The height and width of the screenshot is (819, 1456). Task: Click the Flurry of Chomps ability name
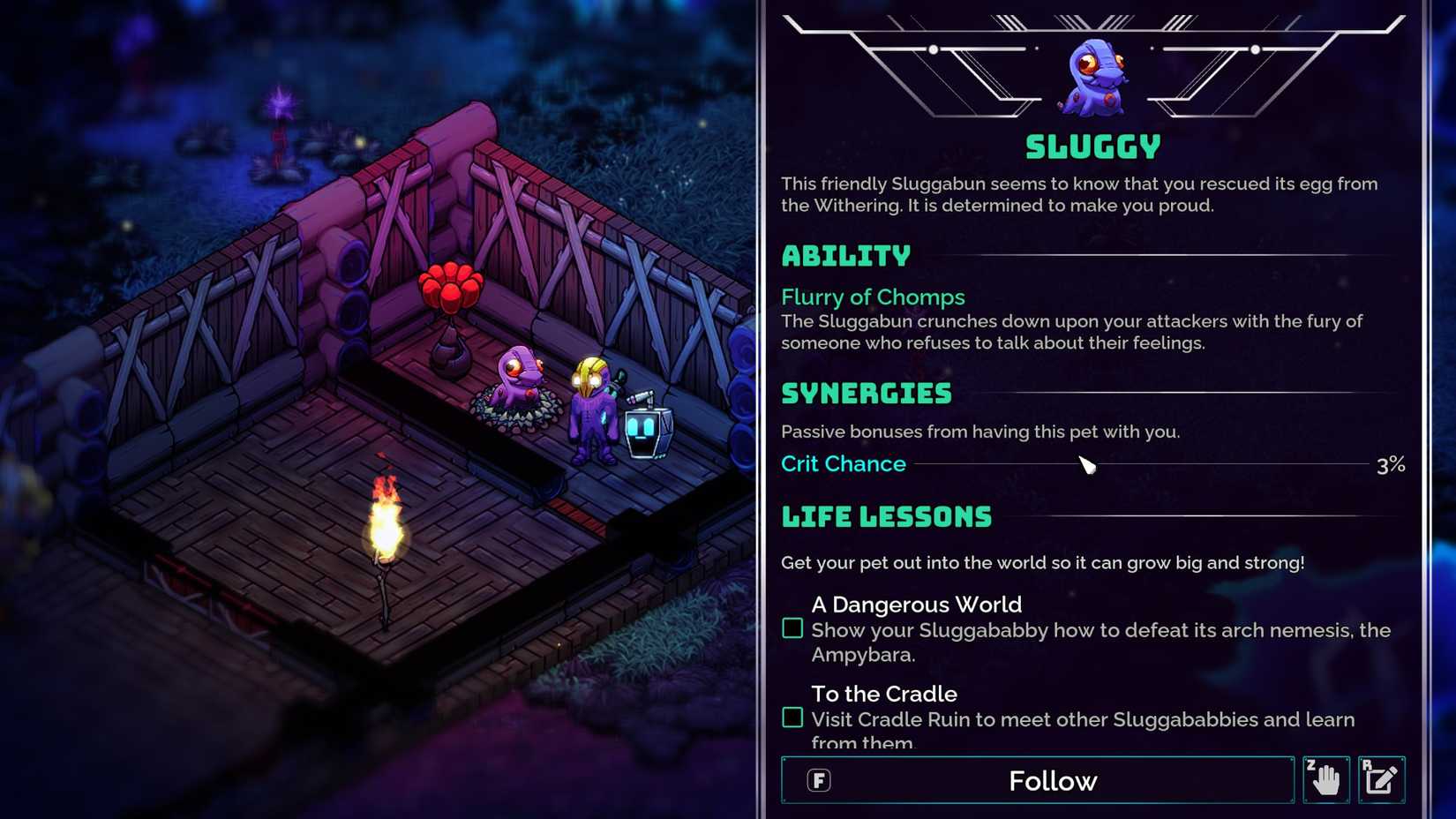[x=872, y=297]
